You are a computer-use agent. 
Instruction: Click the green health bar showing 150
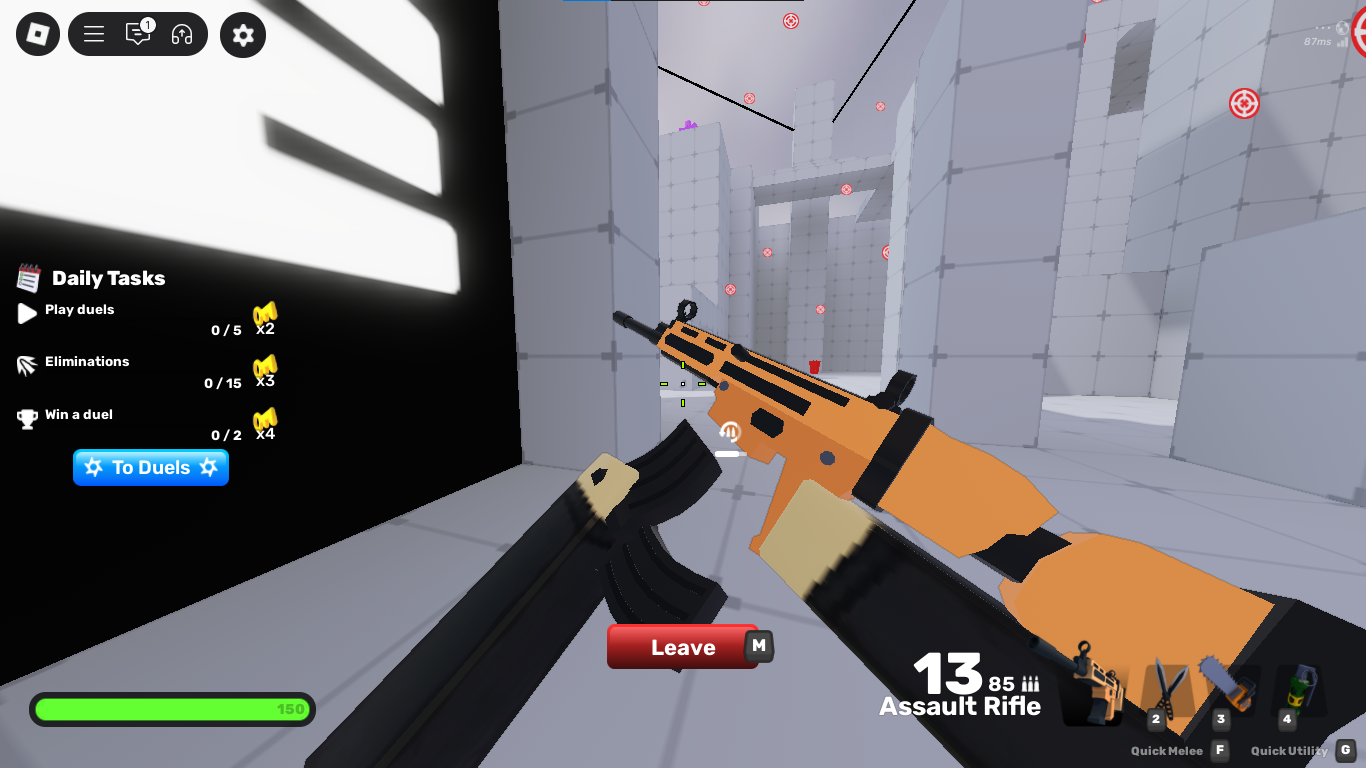[x=172, y=709]
